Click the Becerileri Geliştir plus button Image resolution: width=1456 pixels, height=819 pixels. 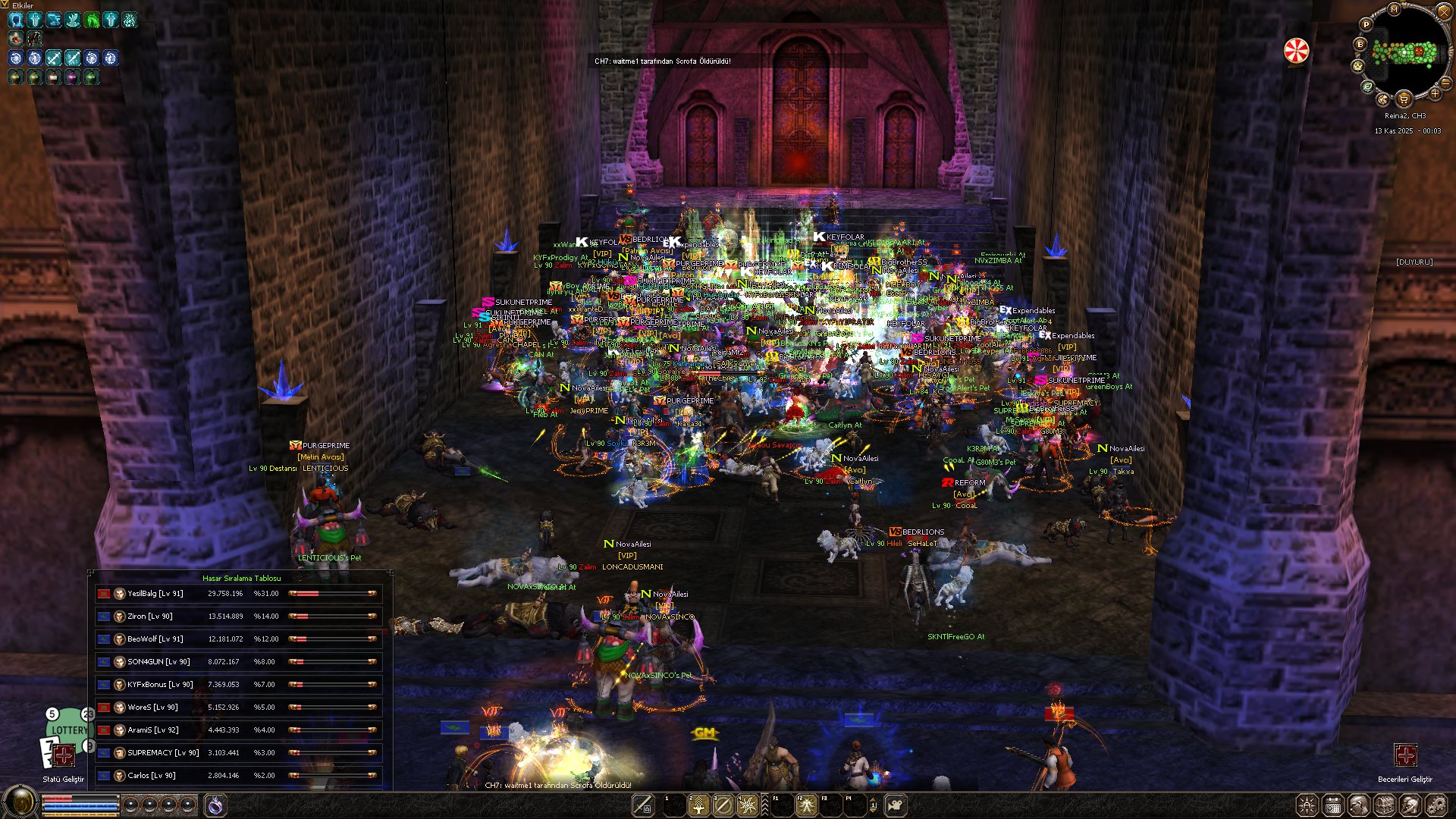[x=1404, y=755]
